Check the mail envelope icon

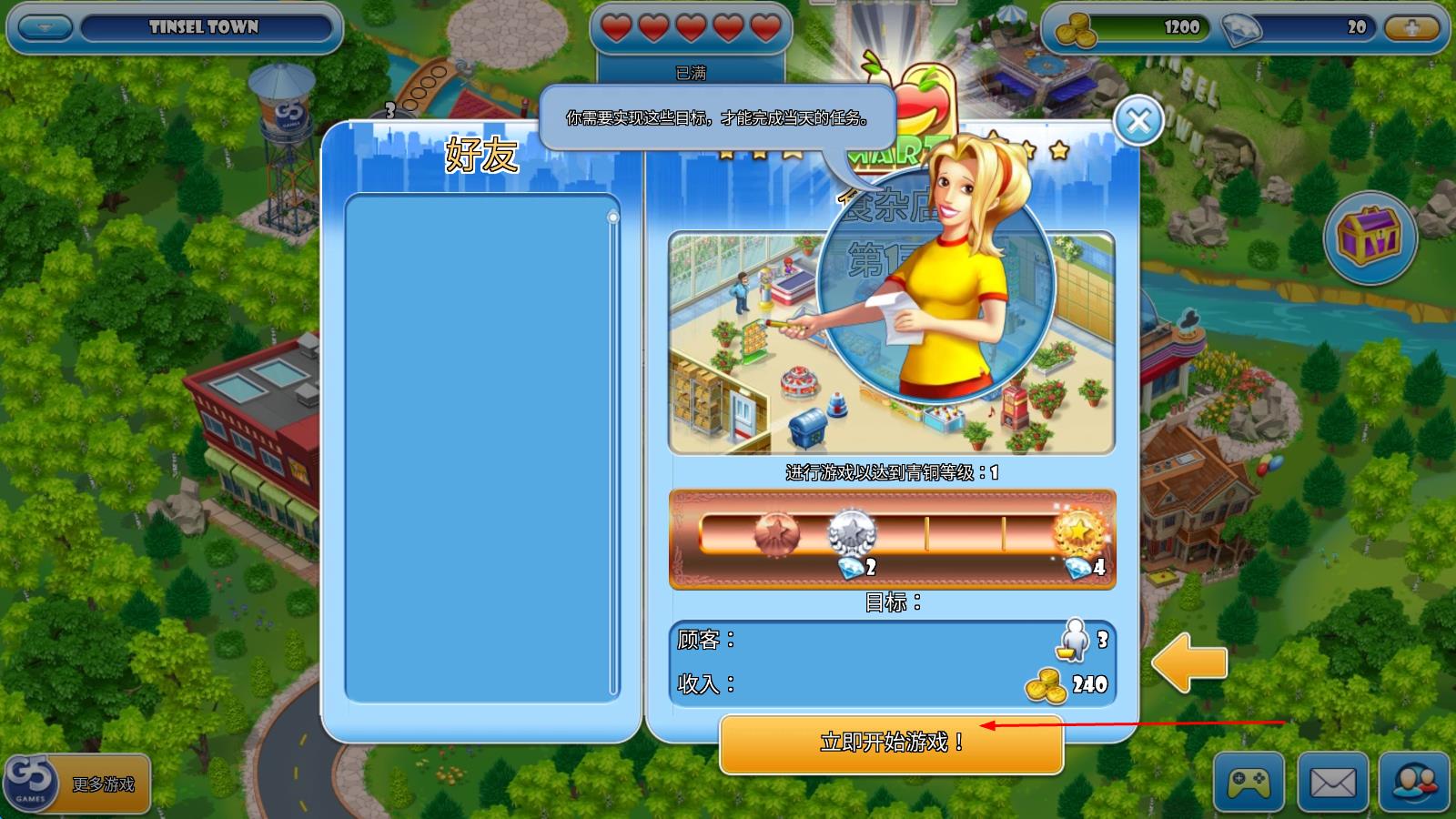[x=1332, y=781]
